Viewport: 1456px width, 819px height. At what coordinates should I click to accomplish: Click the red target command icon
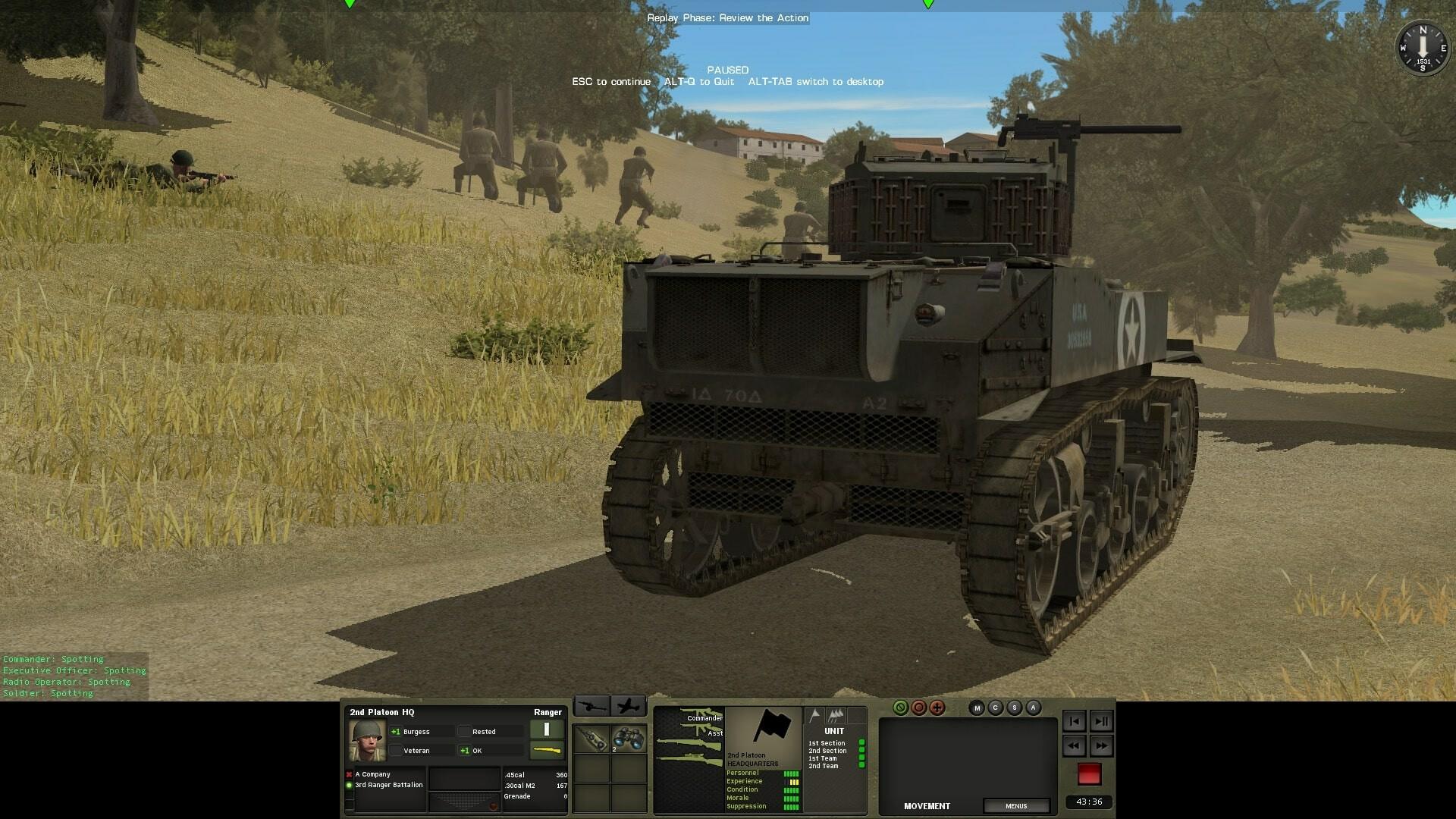(x=919, y=708)
